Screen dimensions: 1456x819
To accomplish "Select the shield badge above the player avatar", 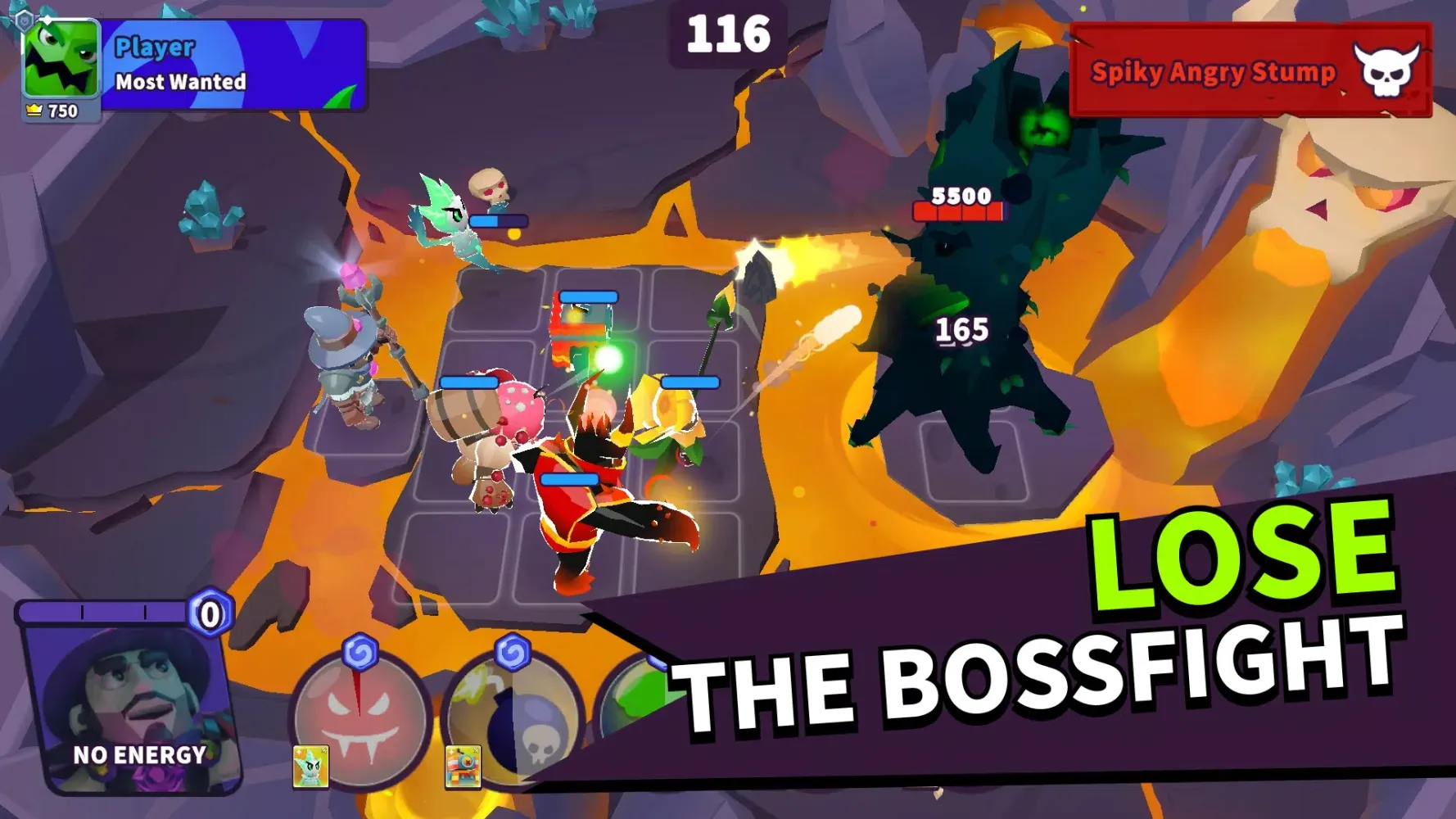I will [25, 20].
